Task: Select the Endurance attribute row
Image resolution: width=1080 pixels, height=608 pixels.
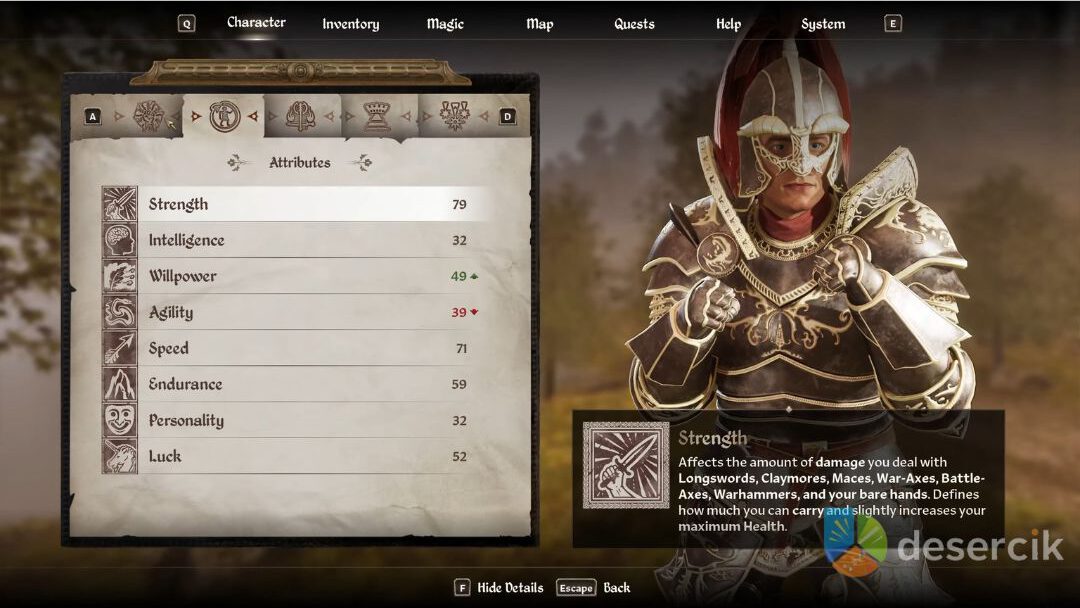Action: [300, 384]
